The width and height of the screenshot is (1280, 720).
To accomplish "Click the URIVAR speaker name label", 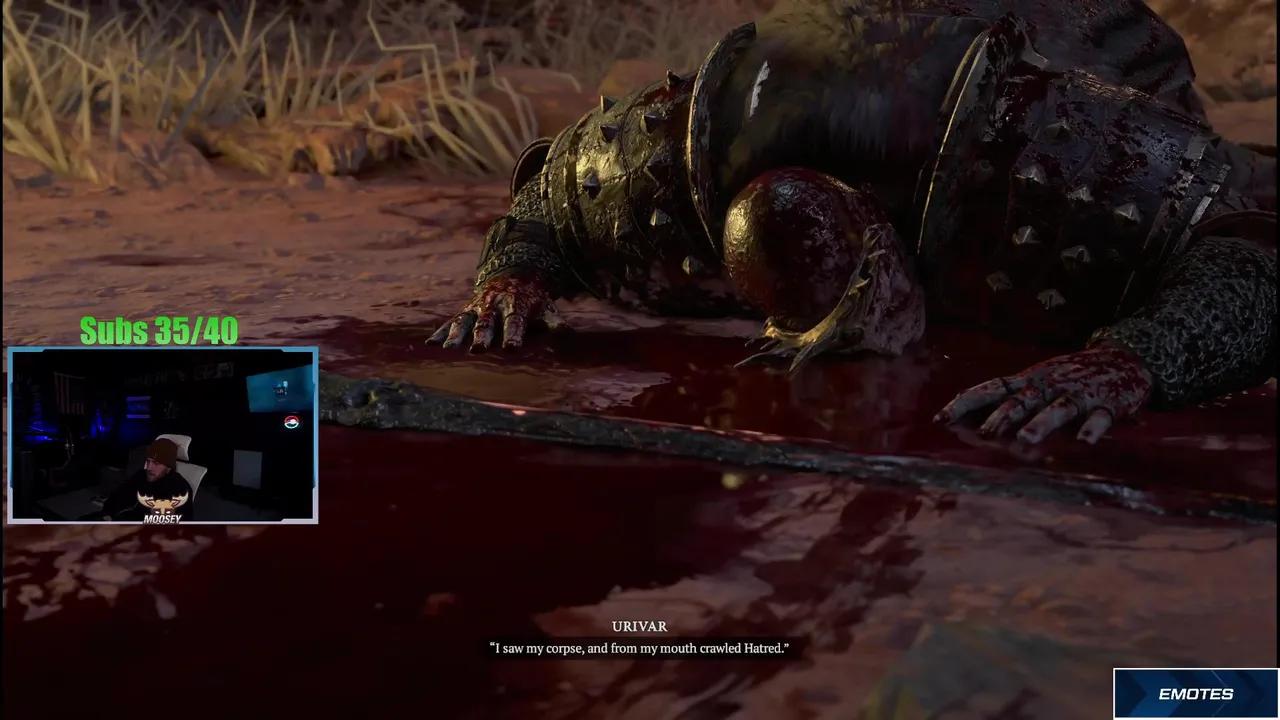I will coord(640,627).
